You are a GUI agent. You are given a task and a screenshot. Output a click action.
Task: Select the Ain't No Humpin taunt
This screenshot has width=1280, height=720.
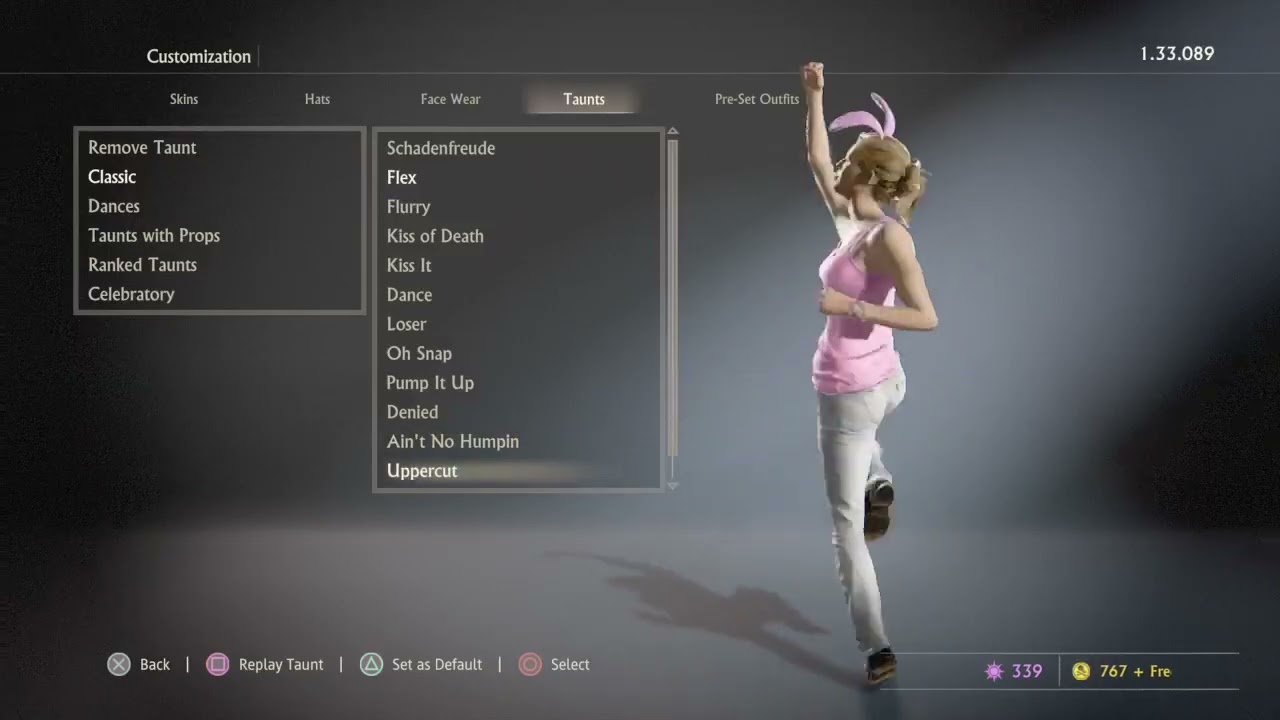point(453,441)
